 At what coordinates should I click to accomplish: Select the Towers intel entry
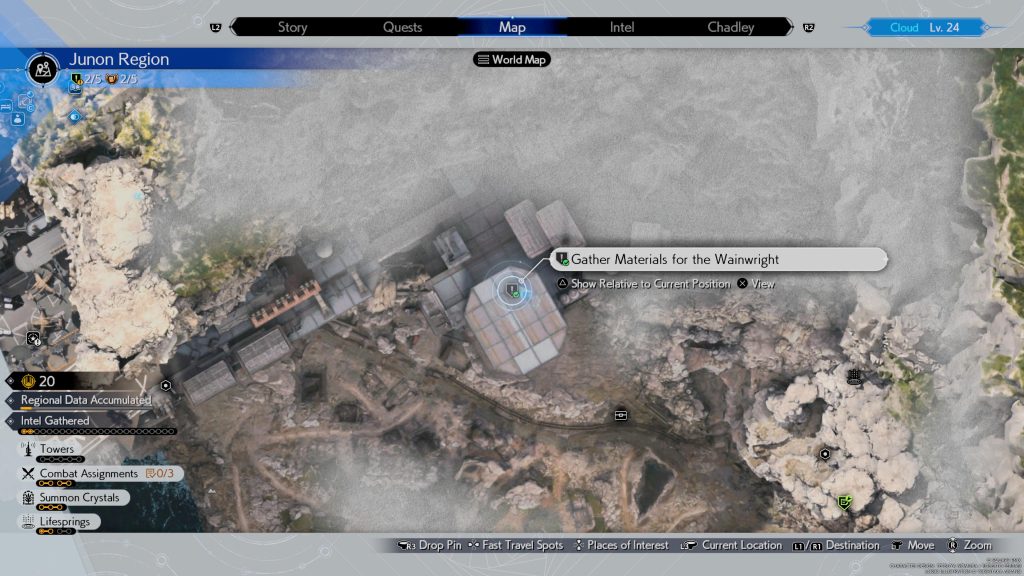coord(56,449)
